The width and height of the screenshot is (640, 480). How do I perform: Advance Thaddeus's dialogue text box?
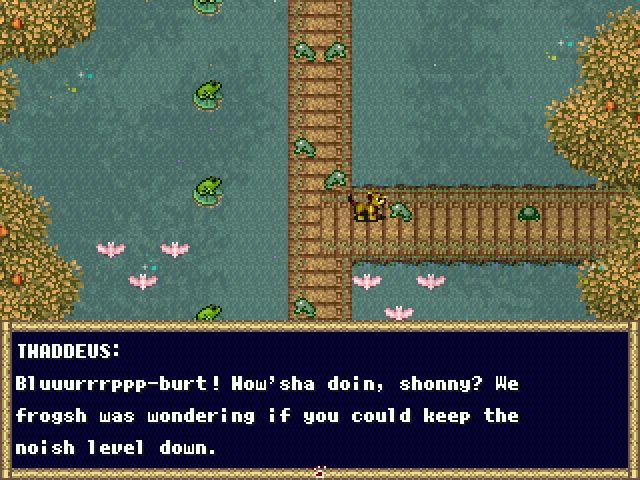[x=319, y=400]
